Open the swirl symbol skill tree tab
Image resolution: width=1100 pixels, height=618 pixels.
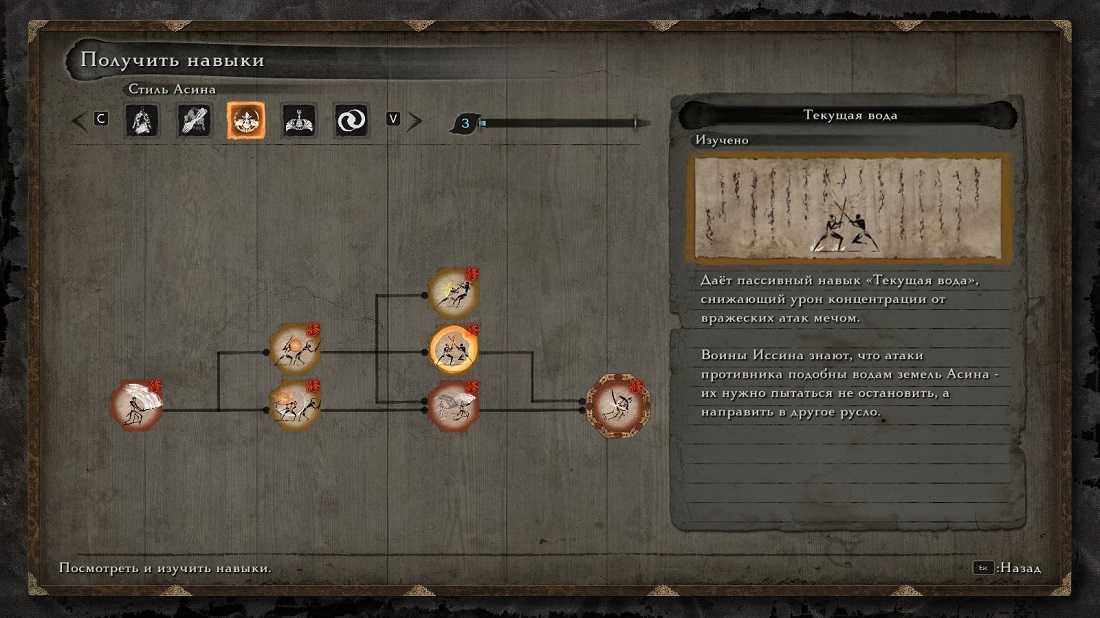click(351, 121)
